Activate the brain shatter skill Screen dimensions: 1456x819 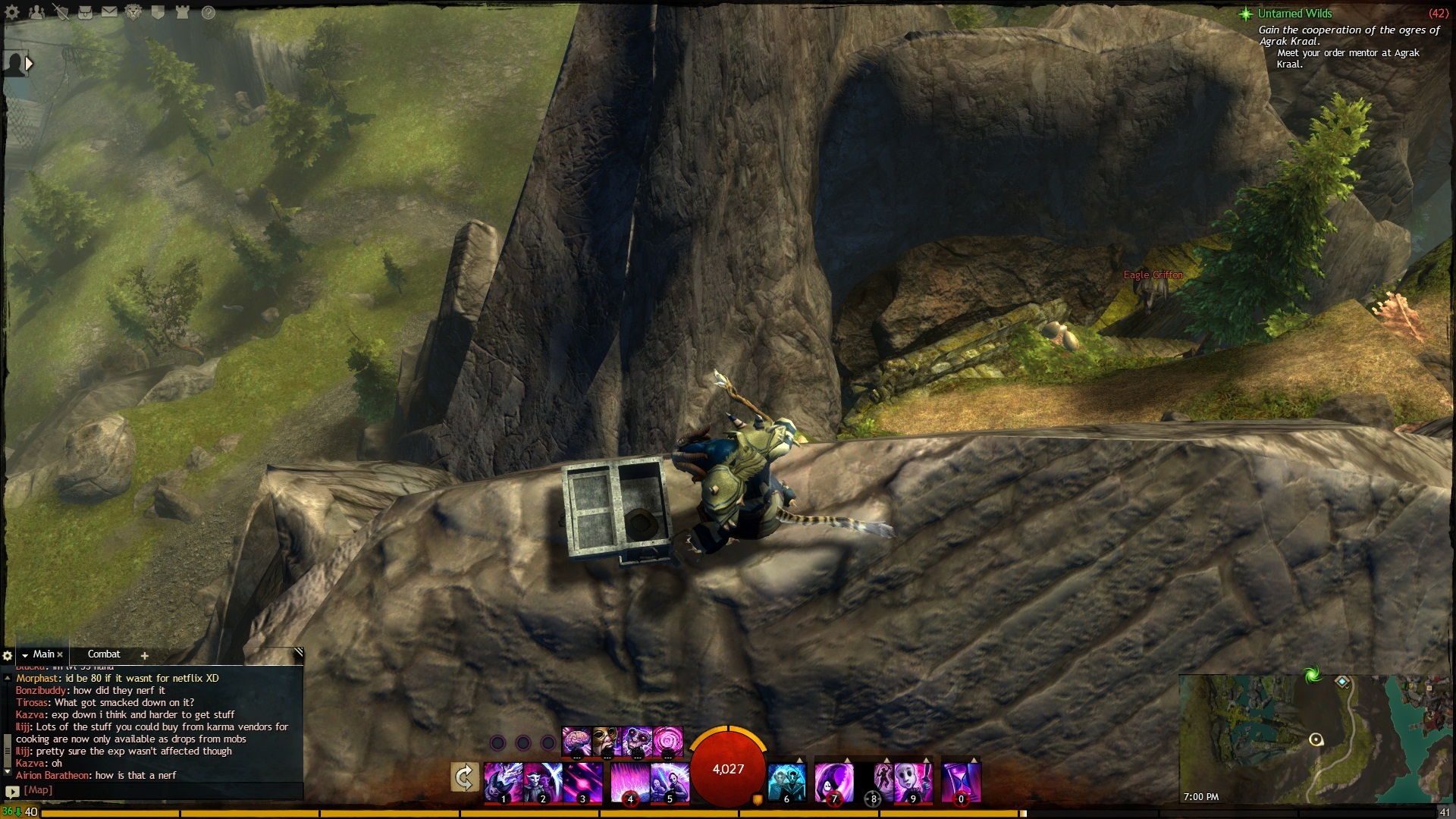[x=576, y=741]
